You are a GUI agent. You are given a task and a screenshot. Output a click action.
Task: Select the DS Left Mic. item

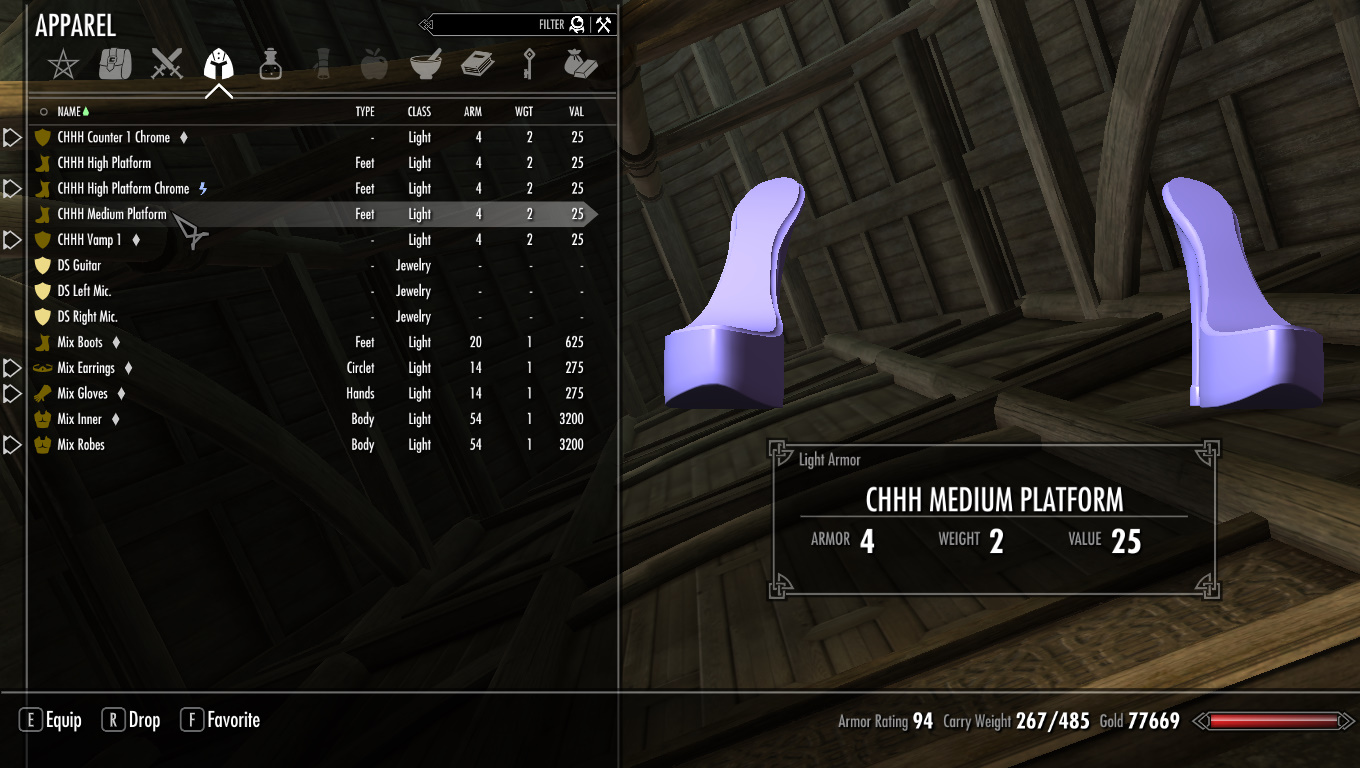coord(84,291)
